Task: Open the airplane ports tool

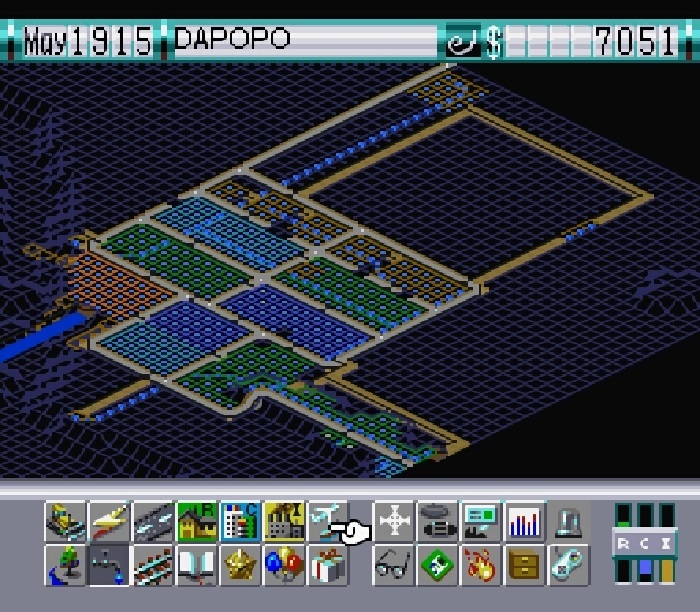Action: click(x=327, y=521)
